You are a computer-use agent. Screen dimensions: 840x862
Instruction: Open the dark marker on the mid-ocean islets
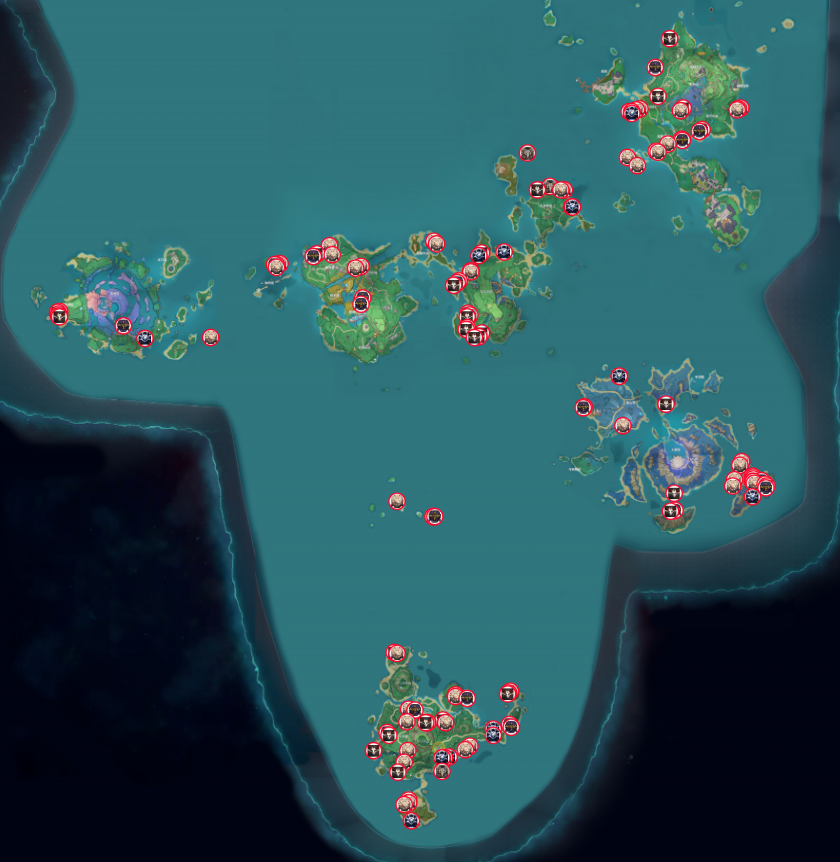pos(434,516)
